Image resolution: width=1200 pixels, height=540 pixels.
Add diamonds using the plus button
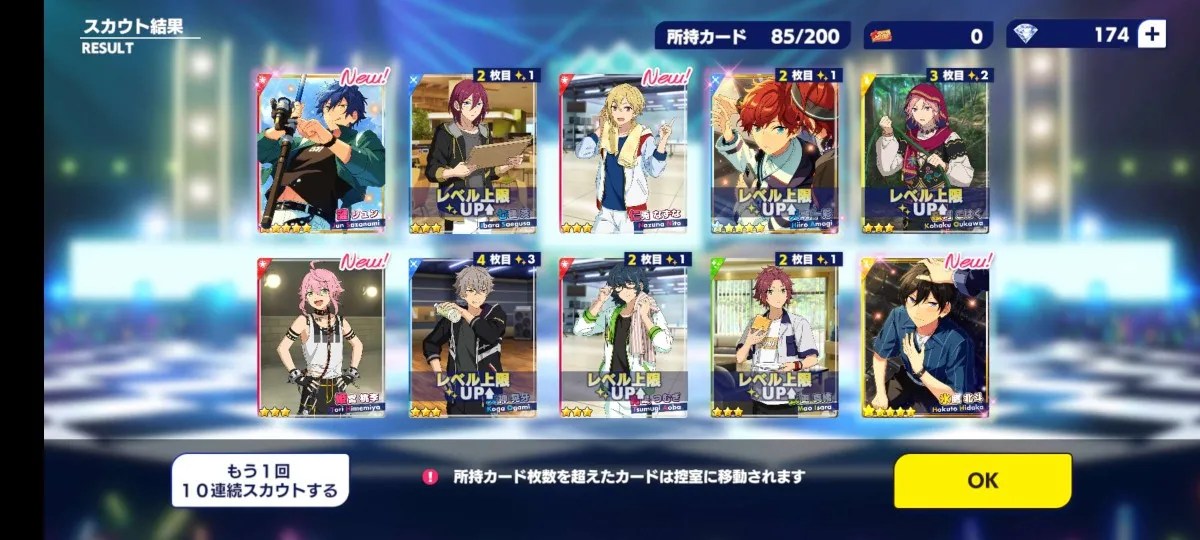tap(1152, 35)
